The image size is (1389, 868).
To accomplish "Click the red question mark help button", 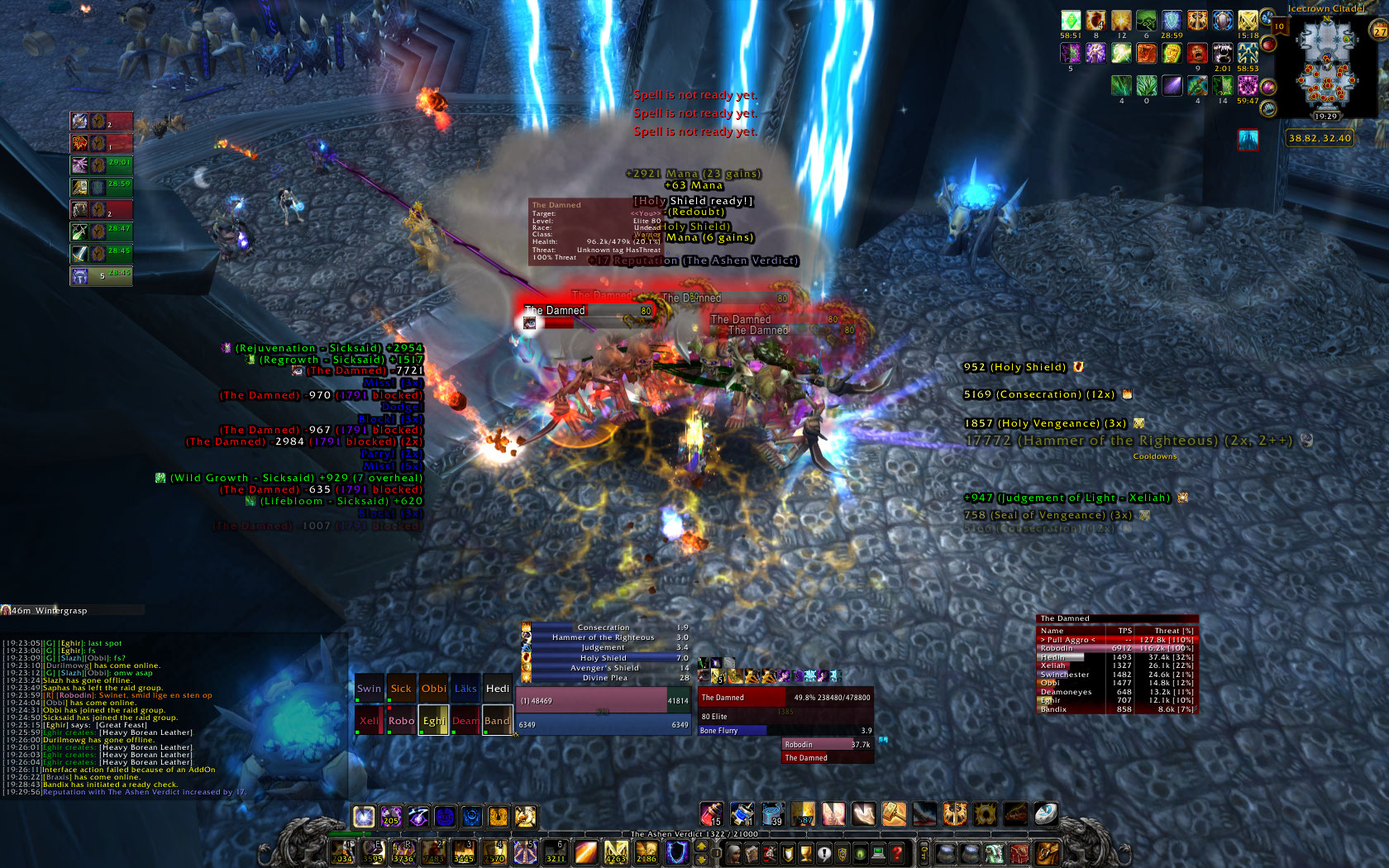I will (x=897, y=853).
